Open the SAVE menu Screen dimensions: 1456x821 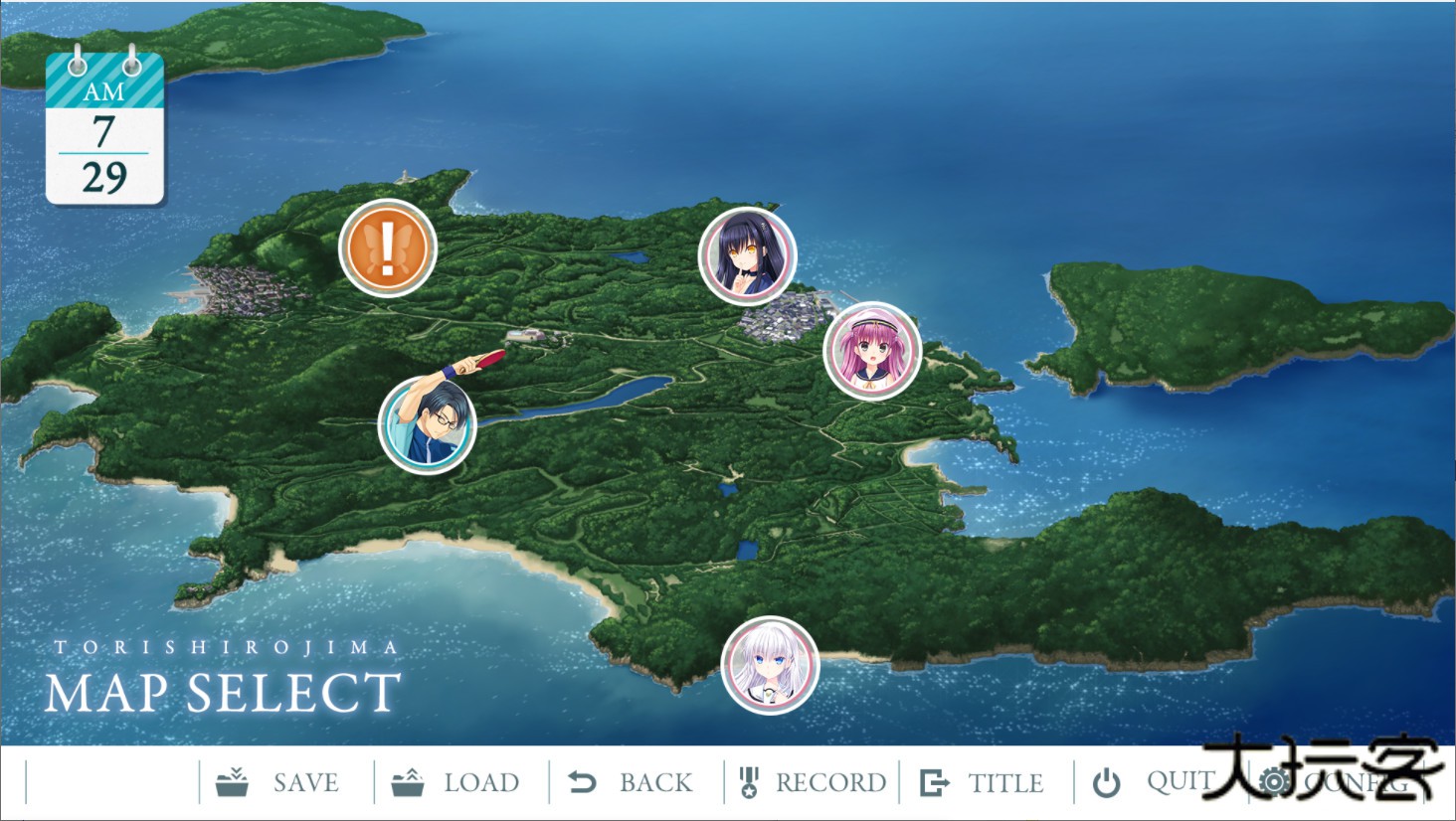click(279, 782)
